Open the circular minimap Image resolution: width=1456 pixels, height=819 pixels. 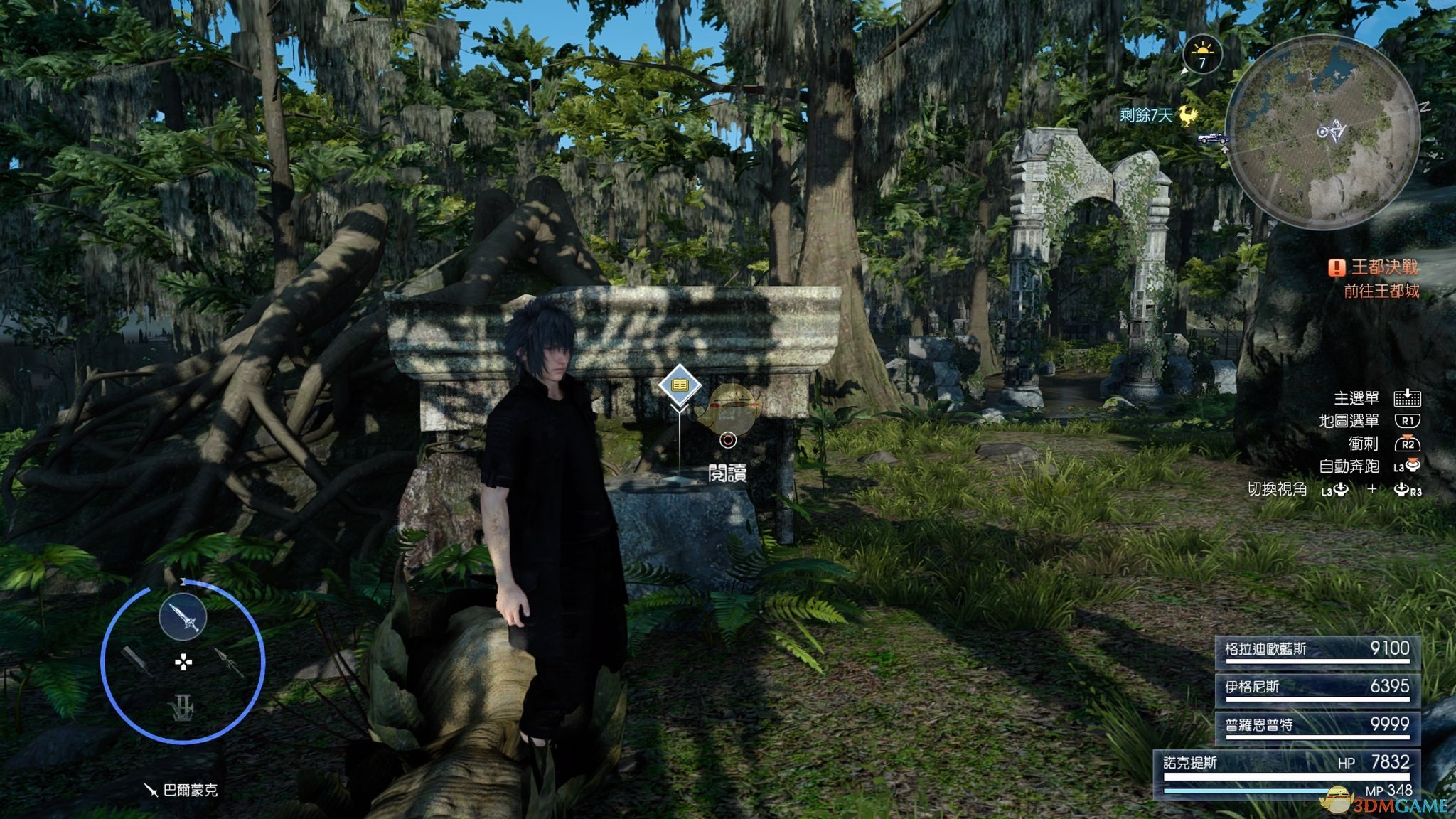coord(1323,132)
